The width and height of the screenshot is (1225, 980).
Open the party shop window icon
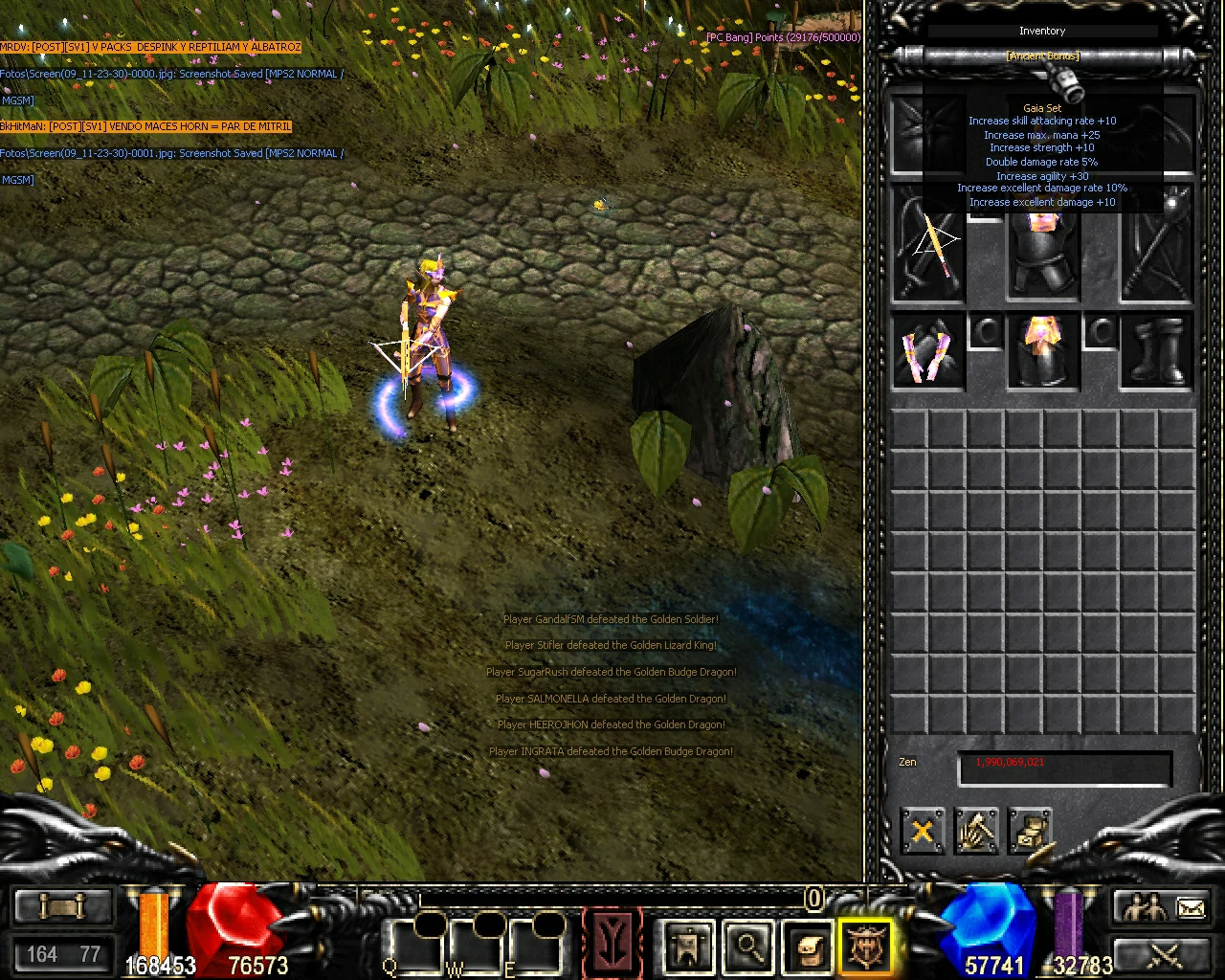point(689,946)
